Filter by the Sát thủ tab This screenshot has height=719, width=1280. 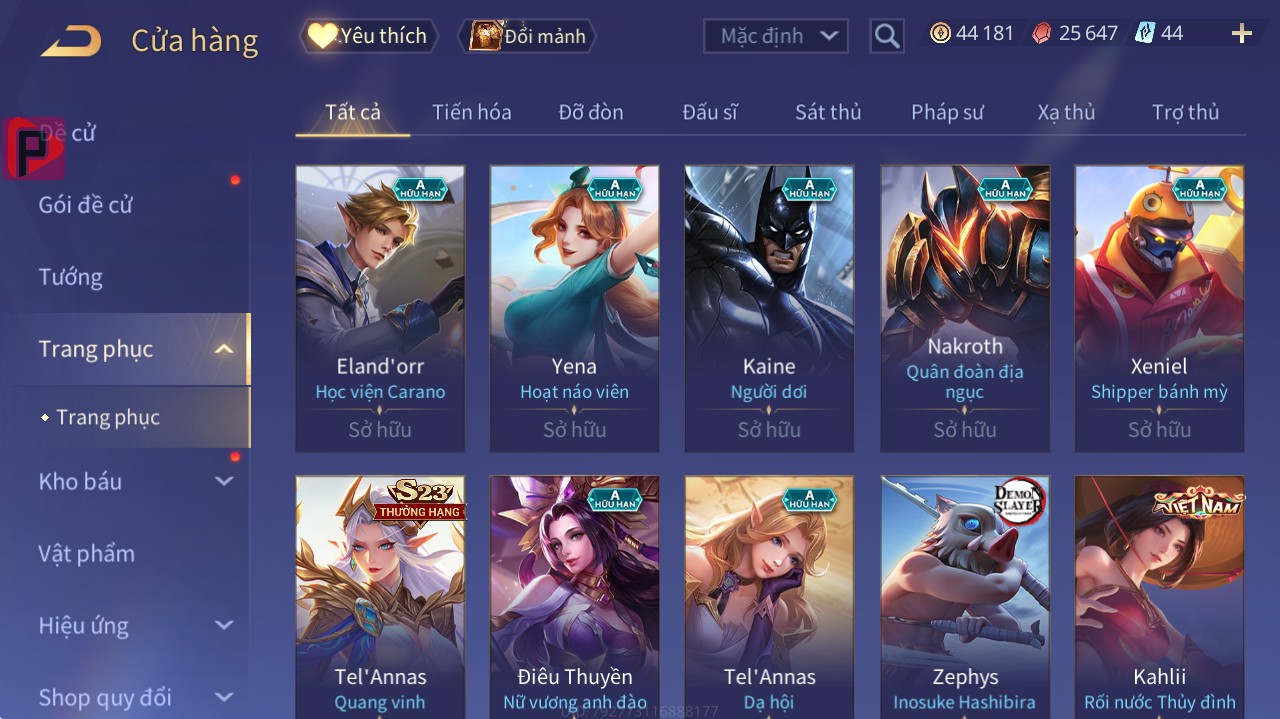[x=827, y=112]
